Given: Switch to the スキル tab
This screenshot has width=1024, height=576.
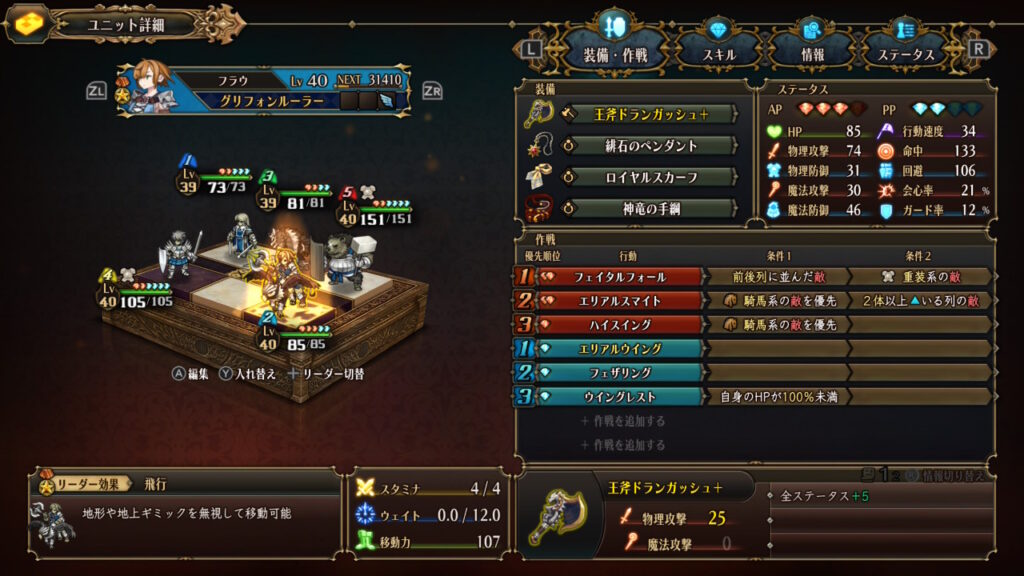Looking at the screenshot, I should pyautogui.click(x=719, y=54).
